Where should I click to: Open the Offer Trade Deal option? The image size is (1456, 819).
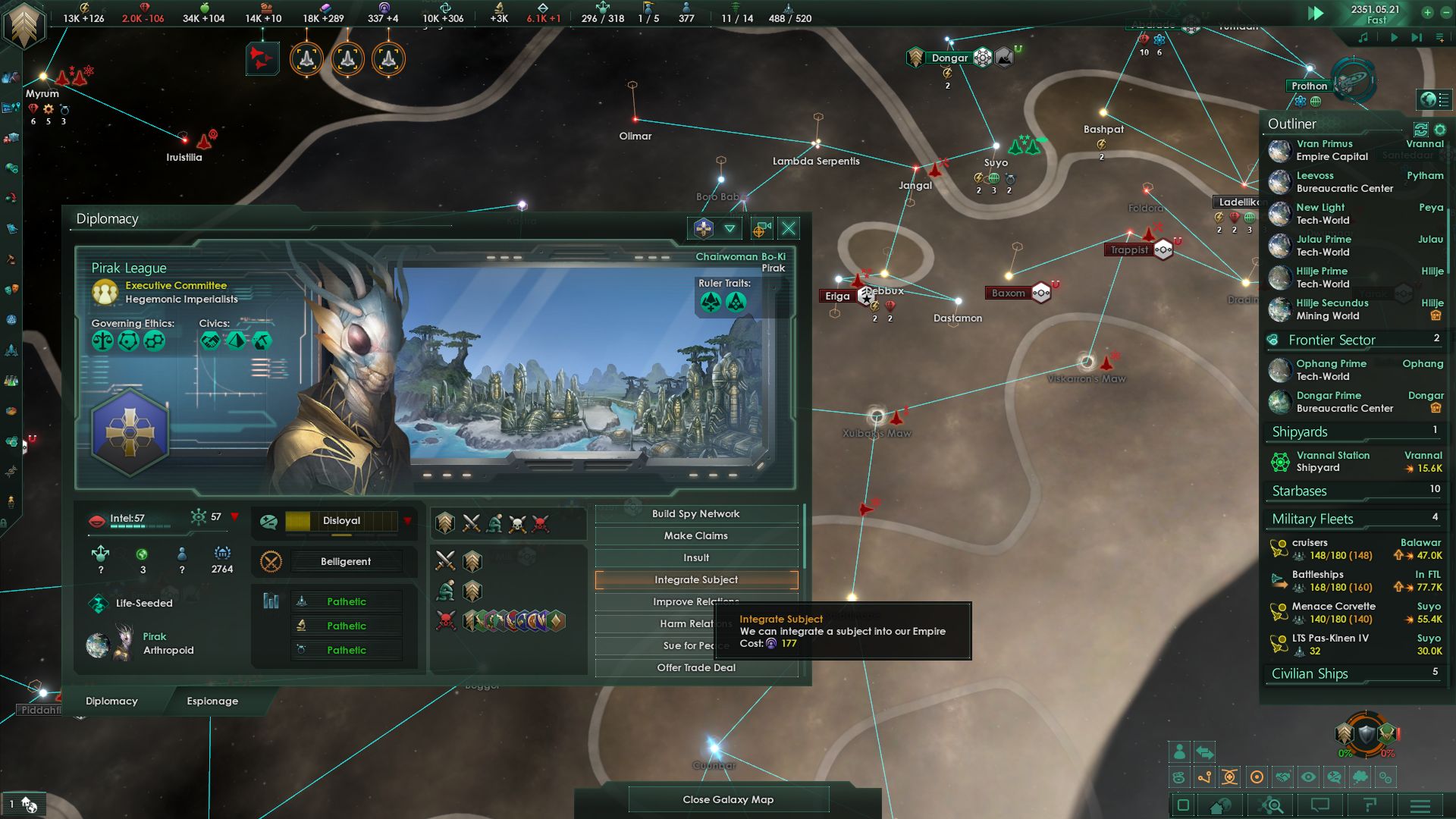click(x=696, y=668)
